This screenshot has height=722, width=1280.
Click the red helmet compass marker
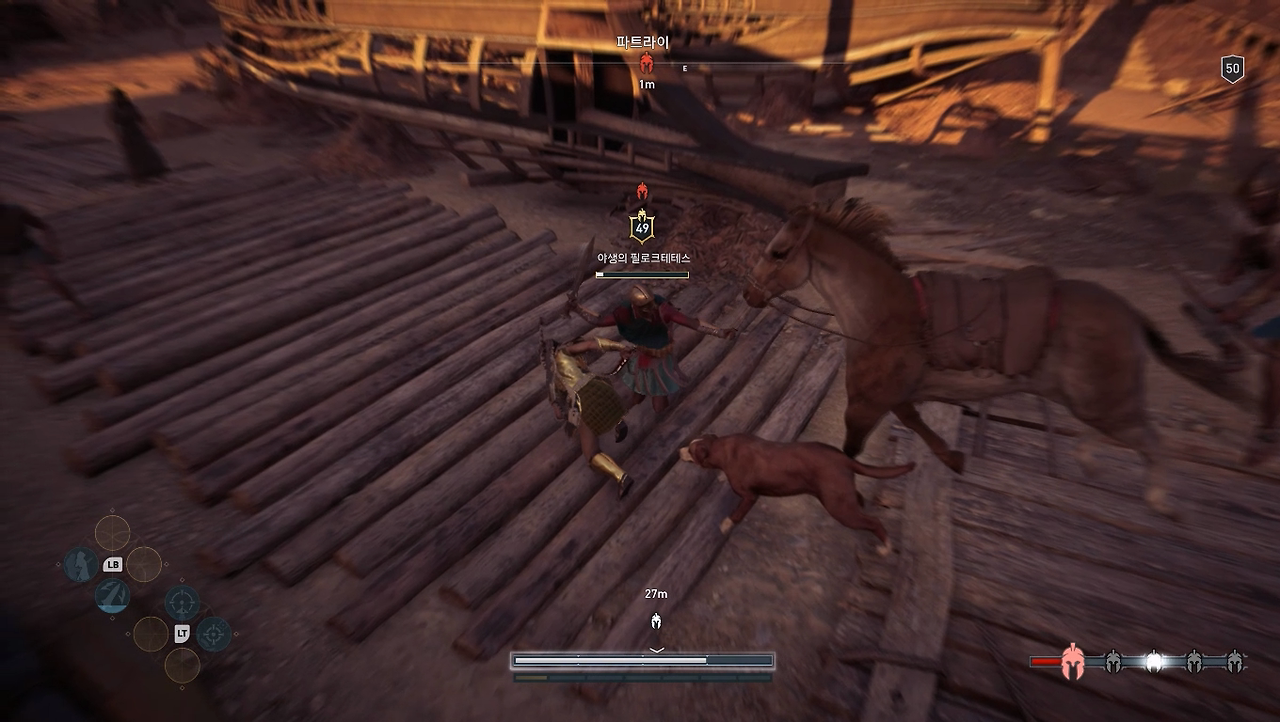[646, 66]
